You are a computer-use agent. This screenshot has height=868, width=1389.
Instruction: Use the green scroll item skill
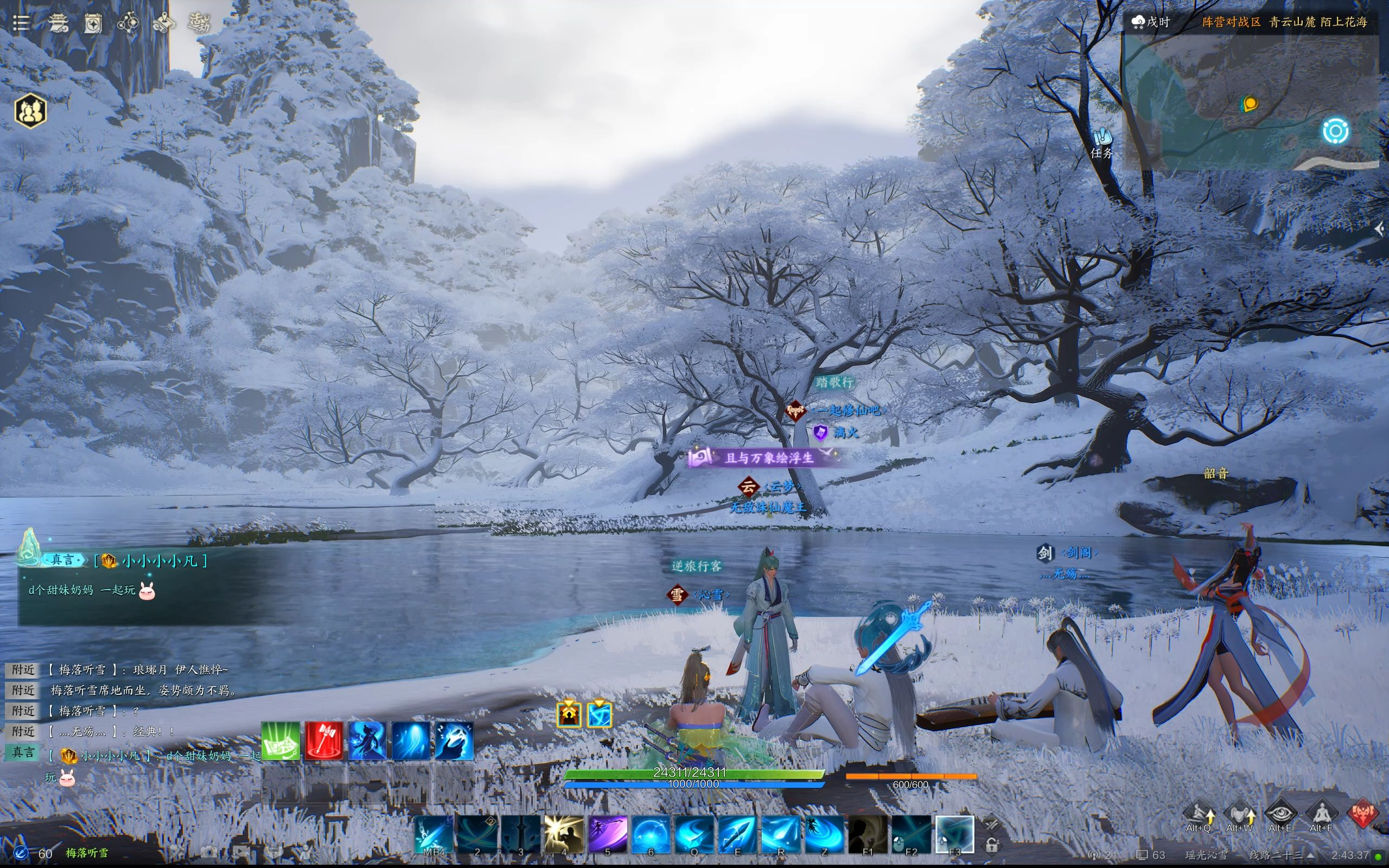tap(281, 741)
